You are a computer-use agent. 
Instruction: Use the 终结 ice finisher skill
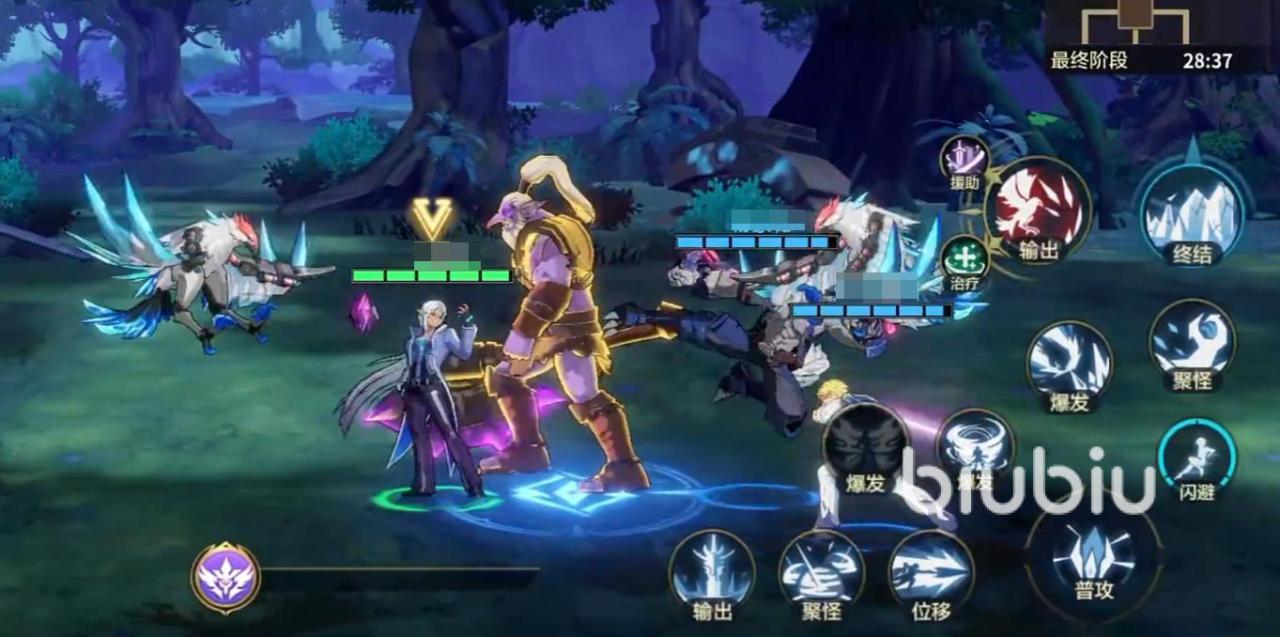click(x=1192, y=212)
